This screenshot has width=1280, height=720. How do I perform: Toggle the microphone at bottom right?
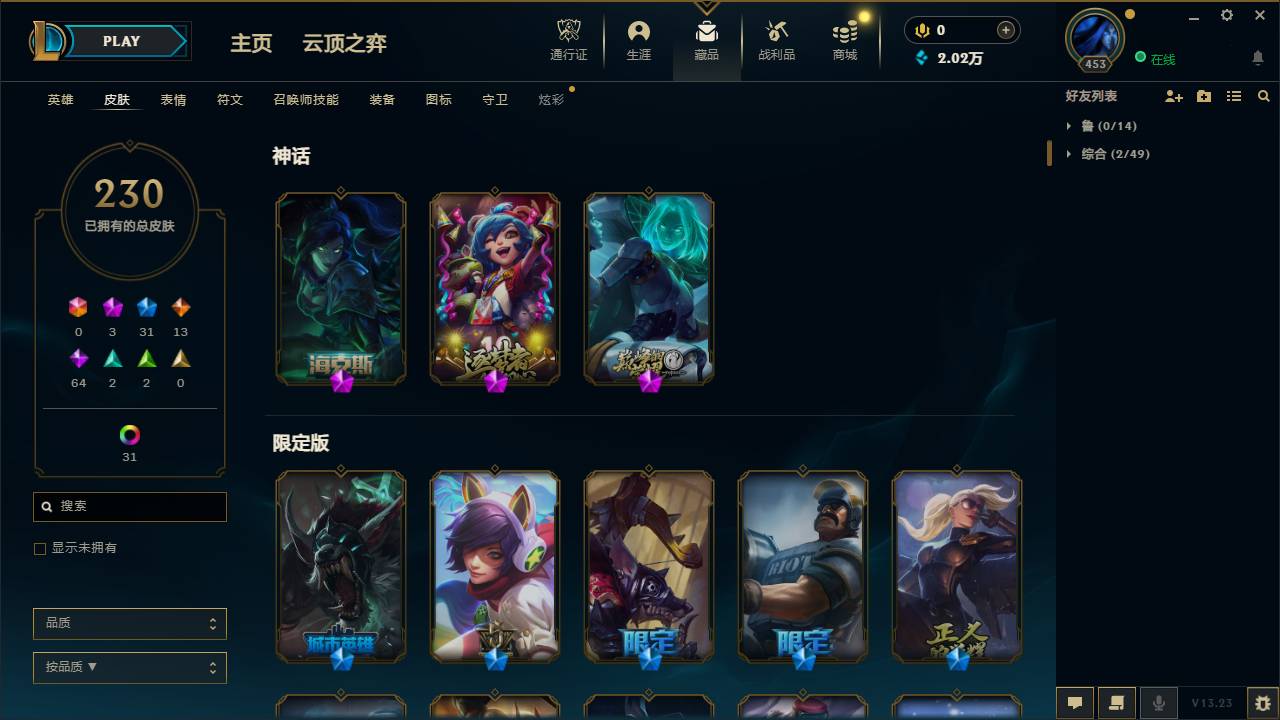pos(1158,703)
